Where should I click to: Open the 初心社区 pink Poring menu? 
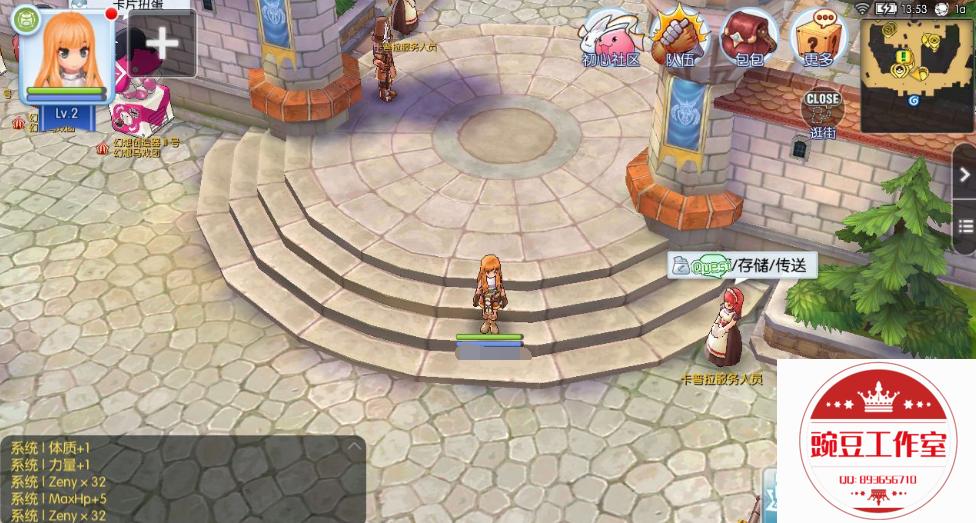[x=612, y=38]
